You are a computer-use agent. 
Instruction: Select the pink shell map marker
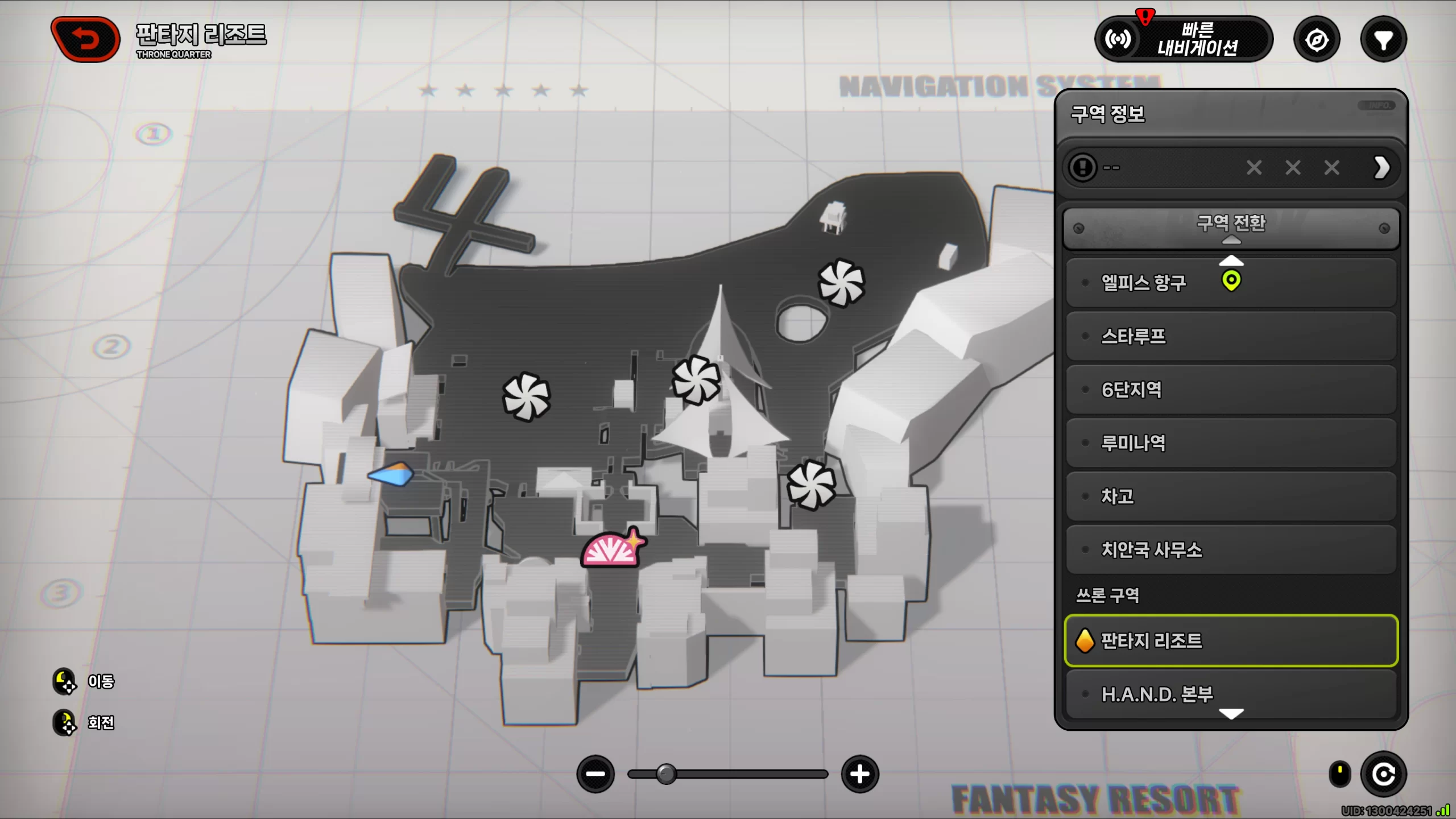coord(611,549)
